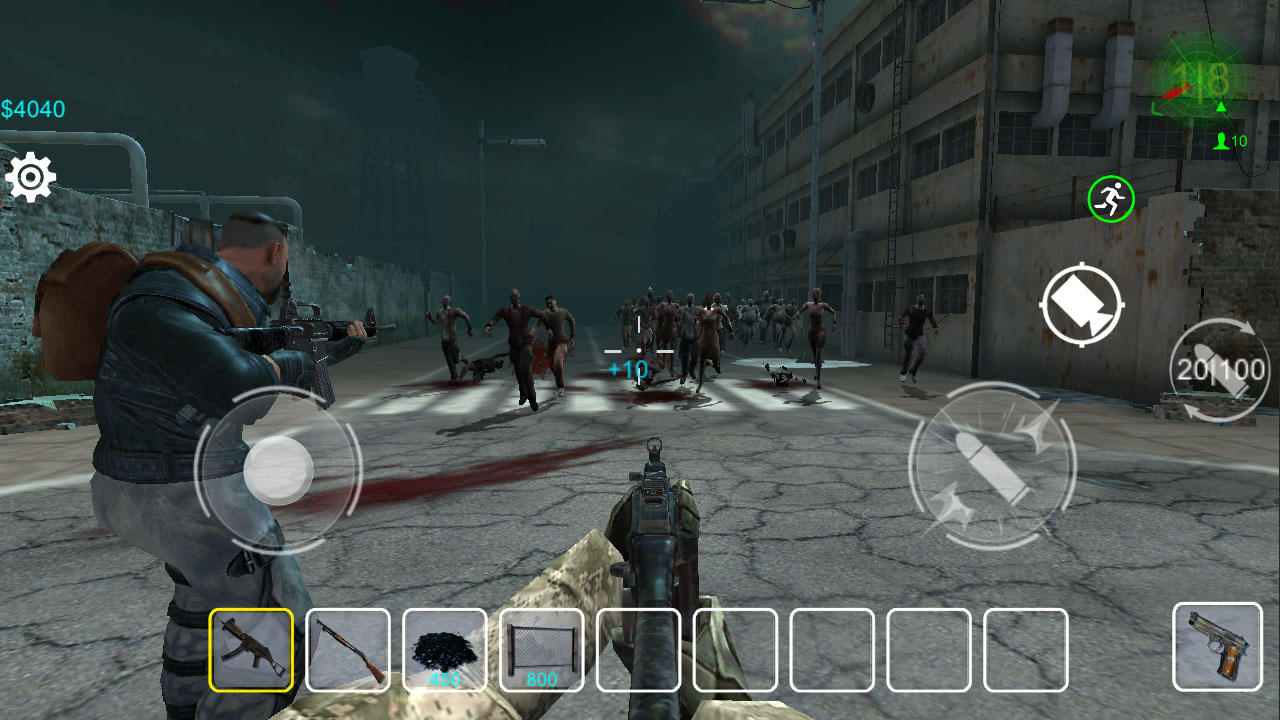Tap the $4040 money display

(x=33, y=108)
